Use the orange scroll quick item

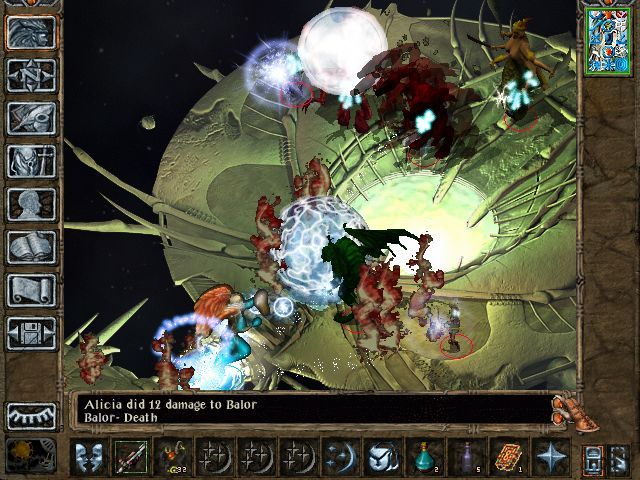coord(508,457)
